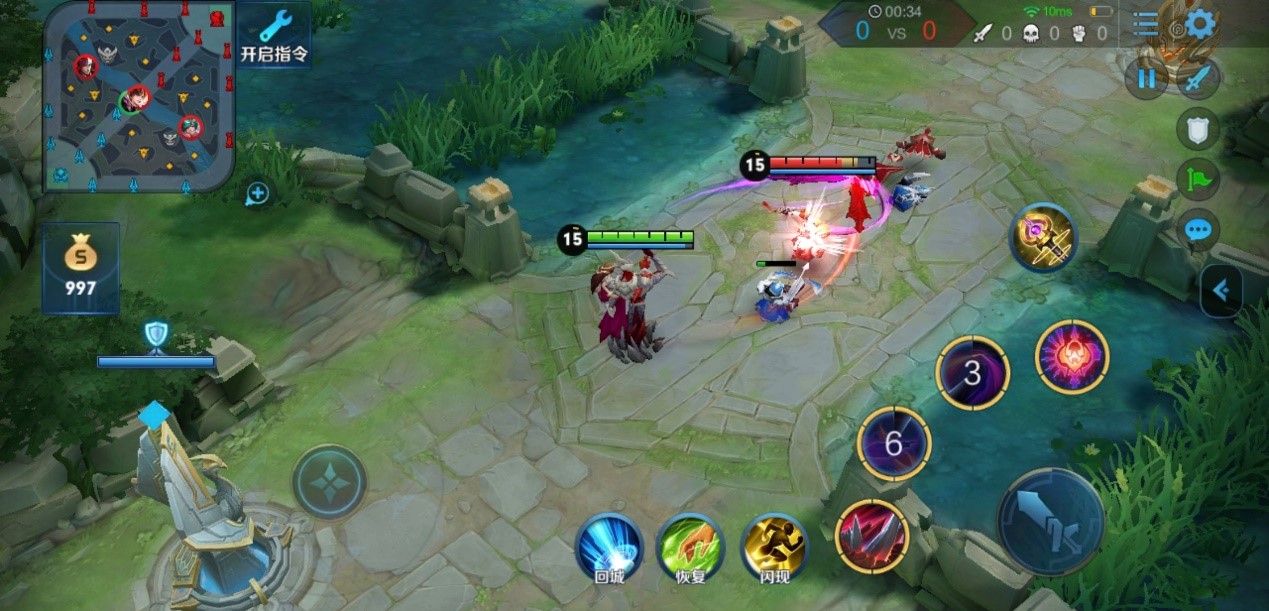This screenshot has width=1269, height=611.
Task: Collapse the side panel with the arrow
Action: pos(1221,291)
